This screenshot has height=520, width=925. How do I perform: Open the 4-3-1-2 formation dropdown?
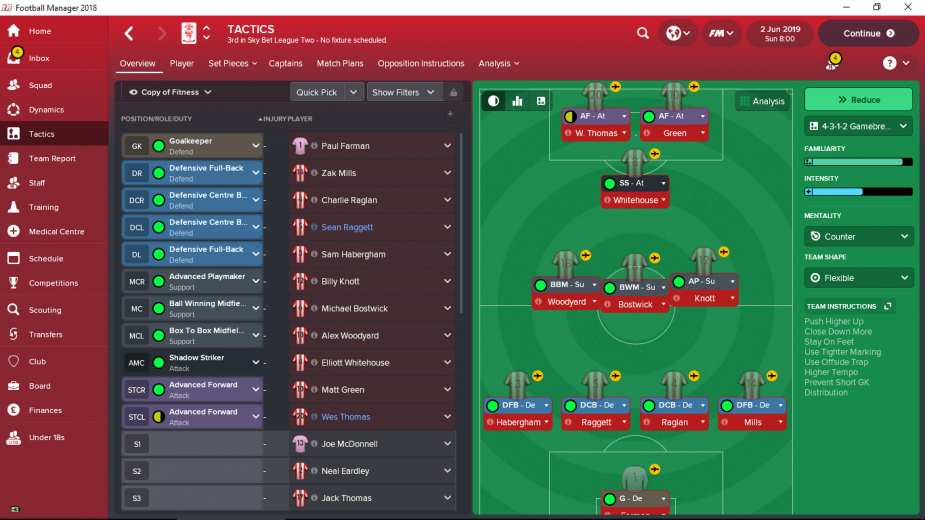(858, 127)
